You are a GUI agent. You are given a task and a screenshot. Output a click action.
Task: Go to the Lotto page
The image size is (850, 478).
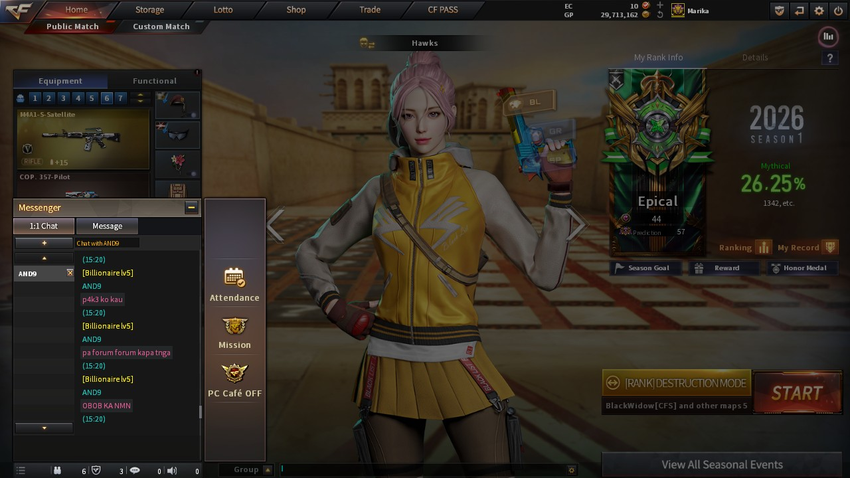[223, 10]
